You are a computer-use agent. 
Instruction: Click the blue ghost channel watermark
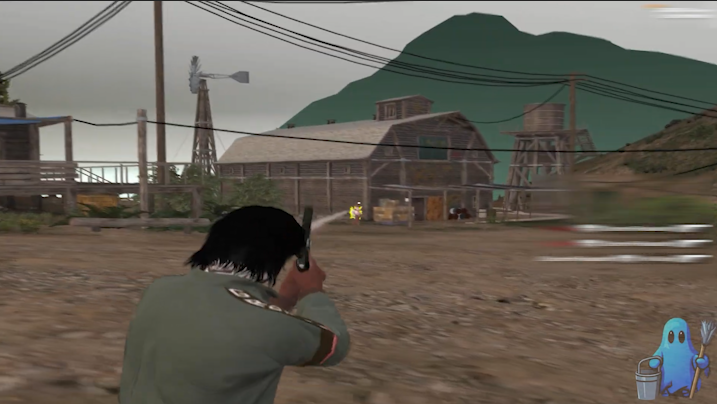click(x=671, y=357)
